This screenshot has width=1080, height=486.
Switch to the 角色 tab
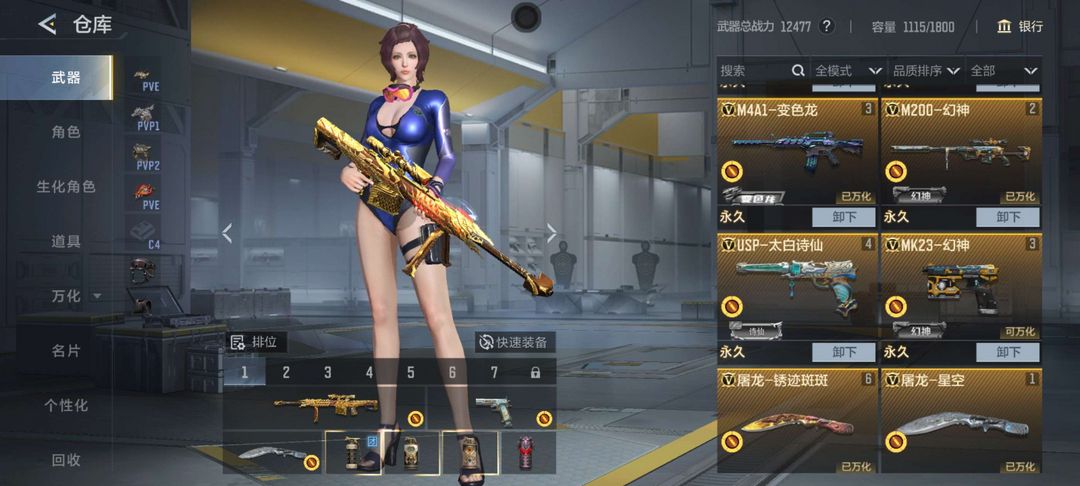(66, 132)
